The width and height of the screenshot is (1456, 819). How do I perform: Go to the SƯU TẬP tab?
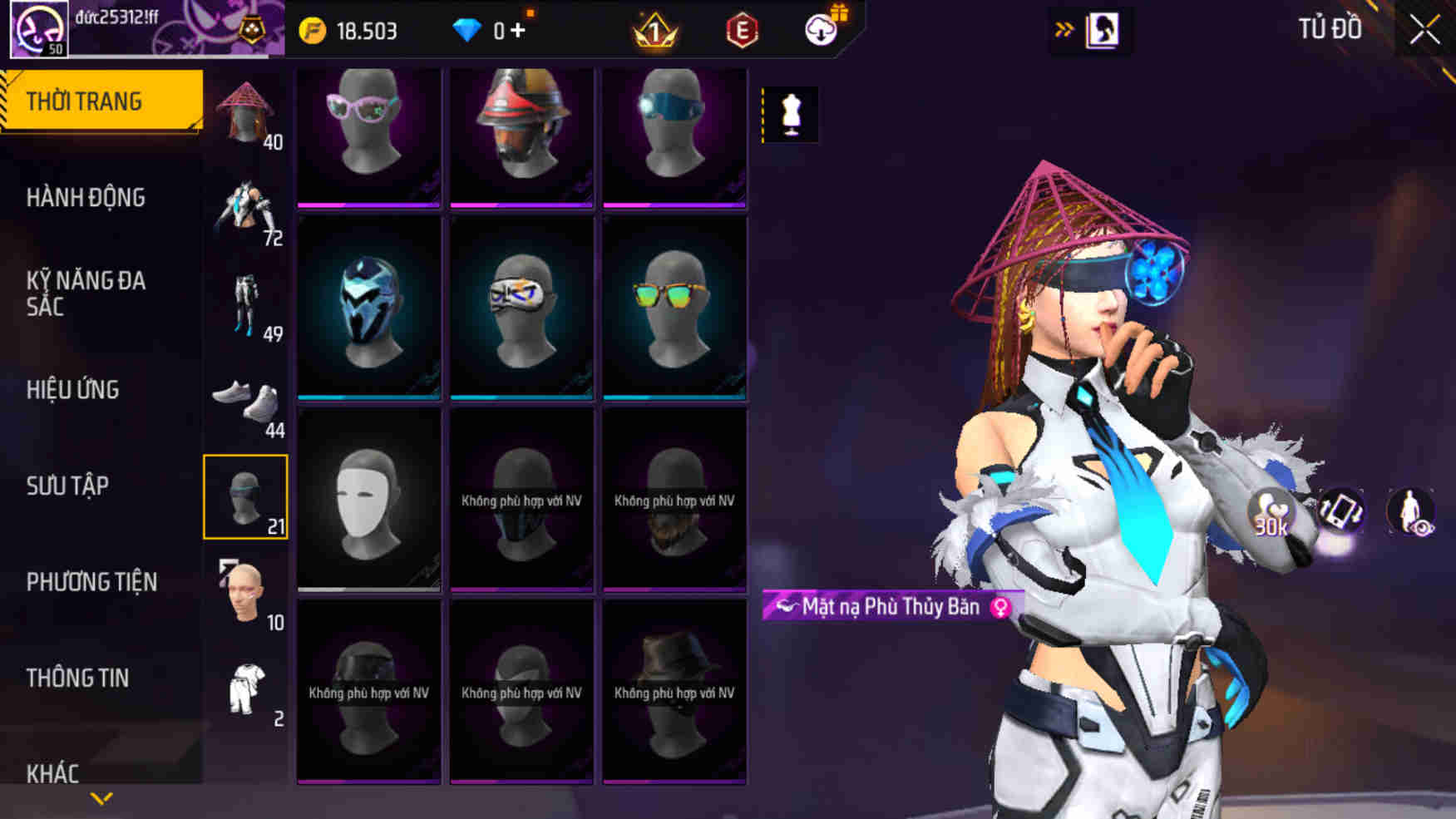[x=67, y=486]
